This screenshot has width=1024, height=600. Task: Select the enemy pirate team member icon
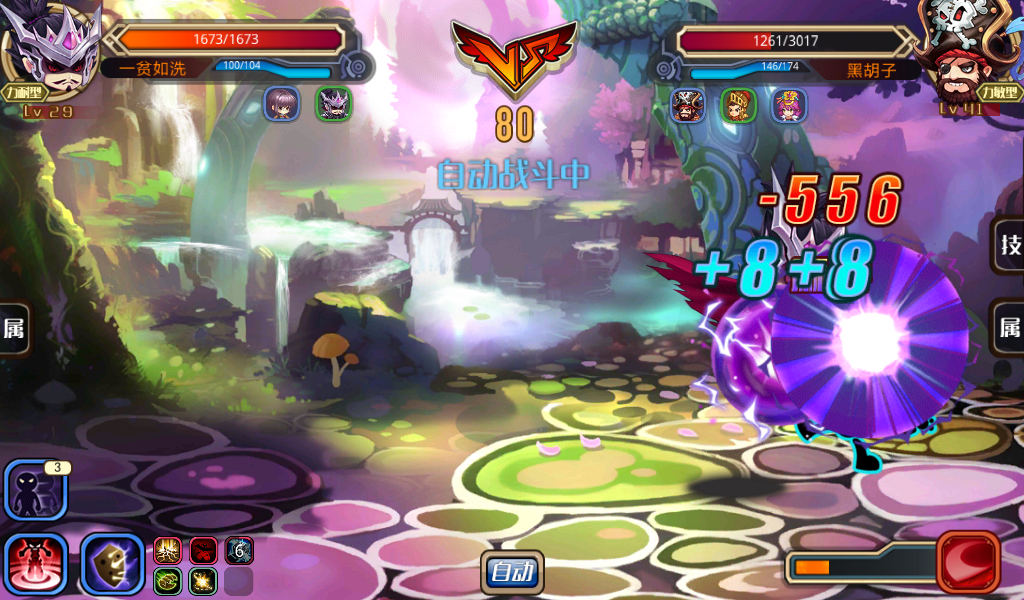687,104
